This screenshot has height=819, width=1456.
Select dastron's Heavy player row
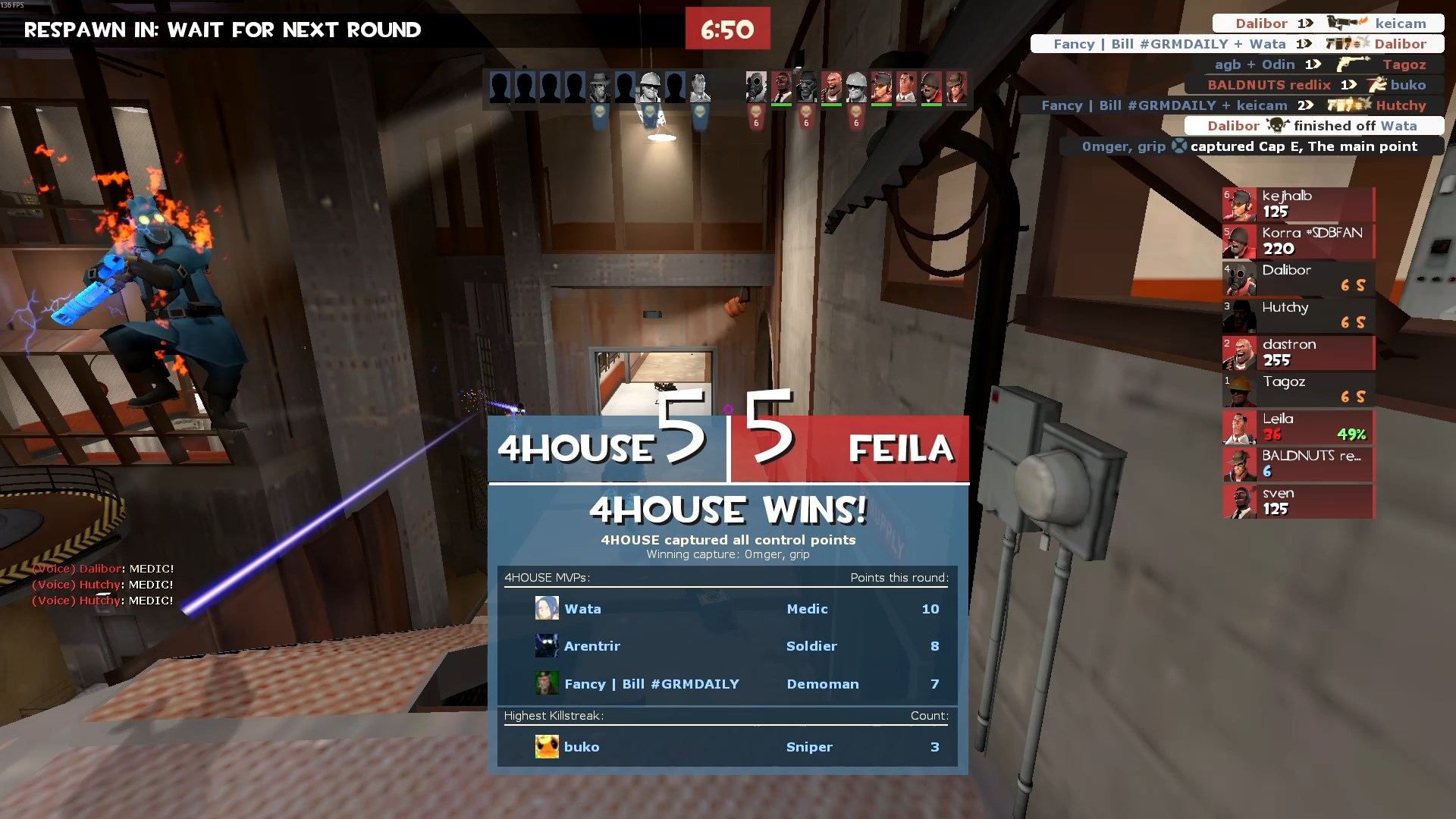pyautogui.click(x=1298, y=353)
